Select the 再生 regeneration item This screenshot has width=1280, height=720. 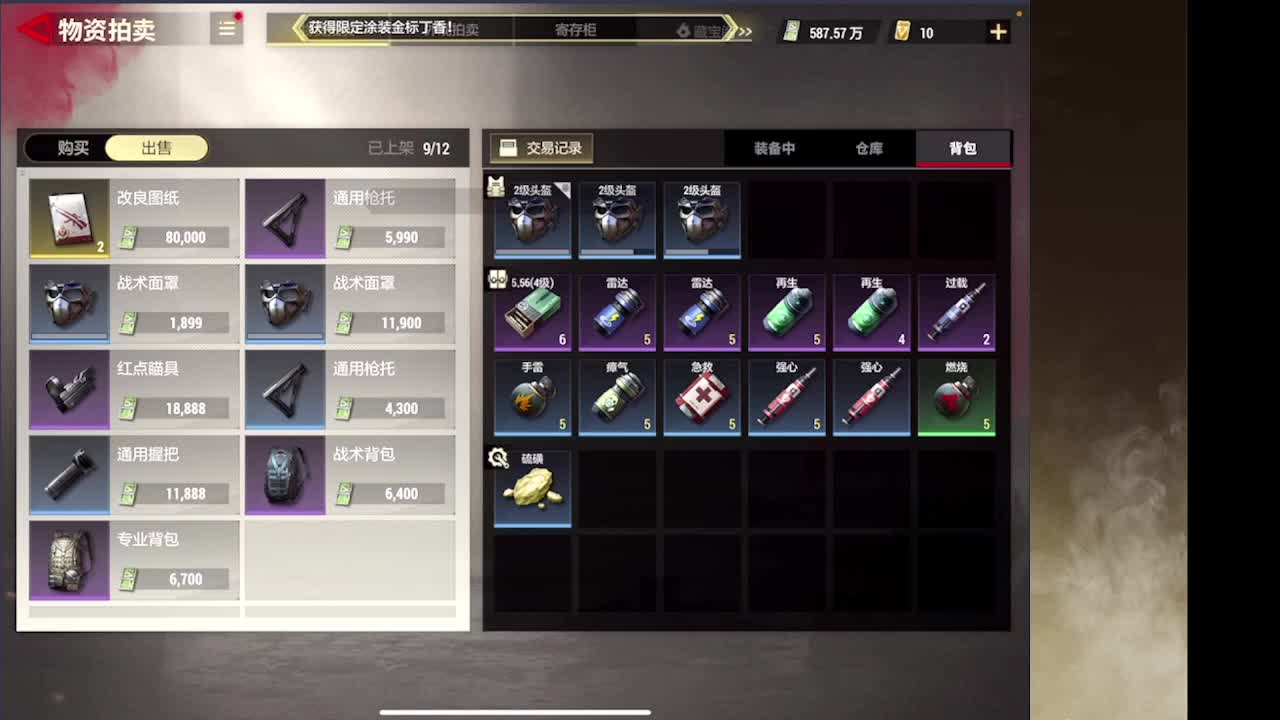[x=786, y=312]
